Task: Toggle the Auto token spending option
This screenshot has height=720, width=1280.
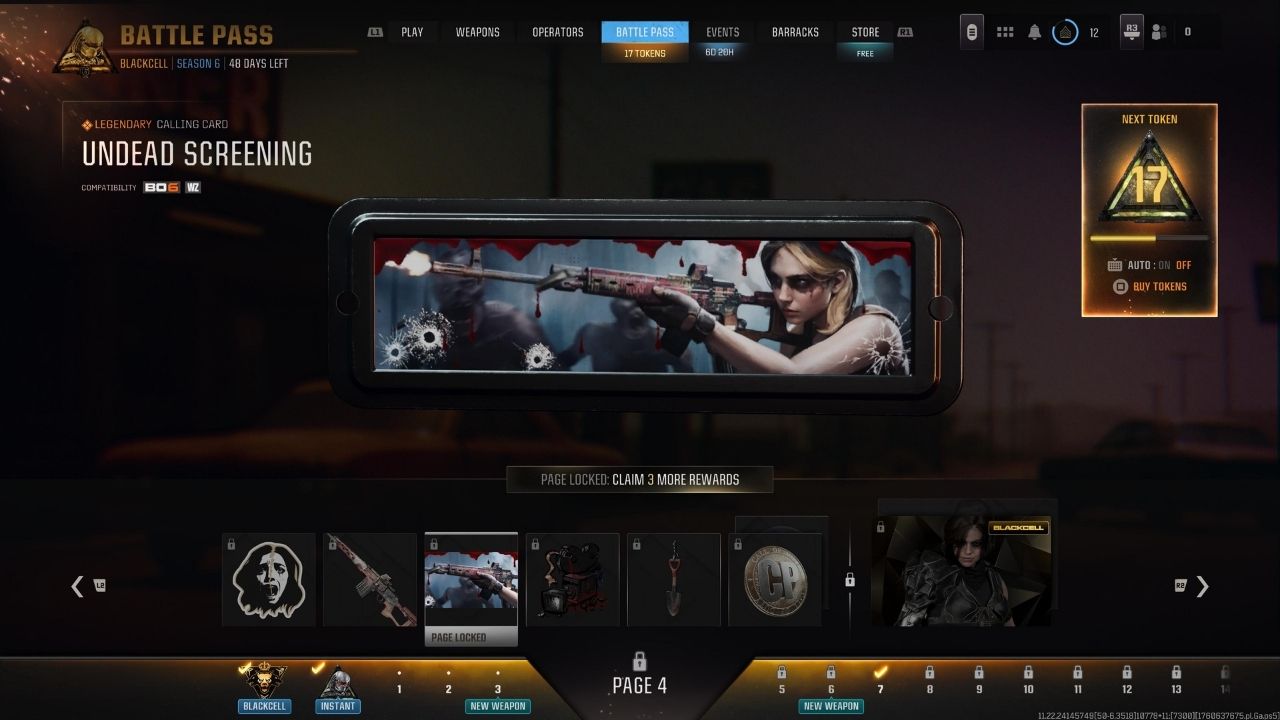Action: point(1150,265)
